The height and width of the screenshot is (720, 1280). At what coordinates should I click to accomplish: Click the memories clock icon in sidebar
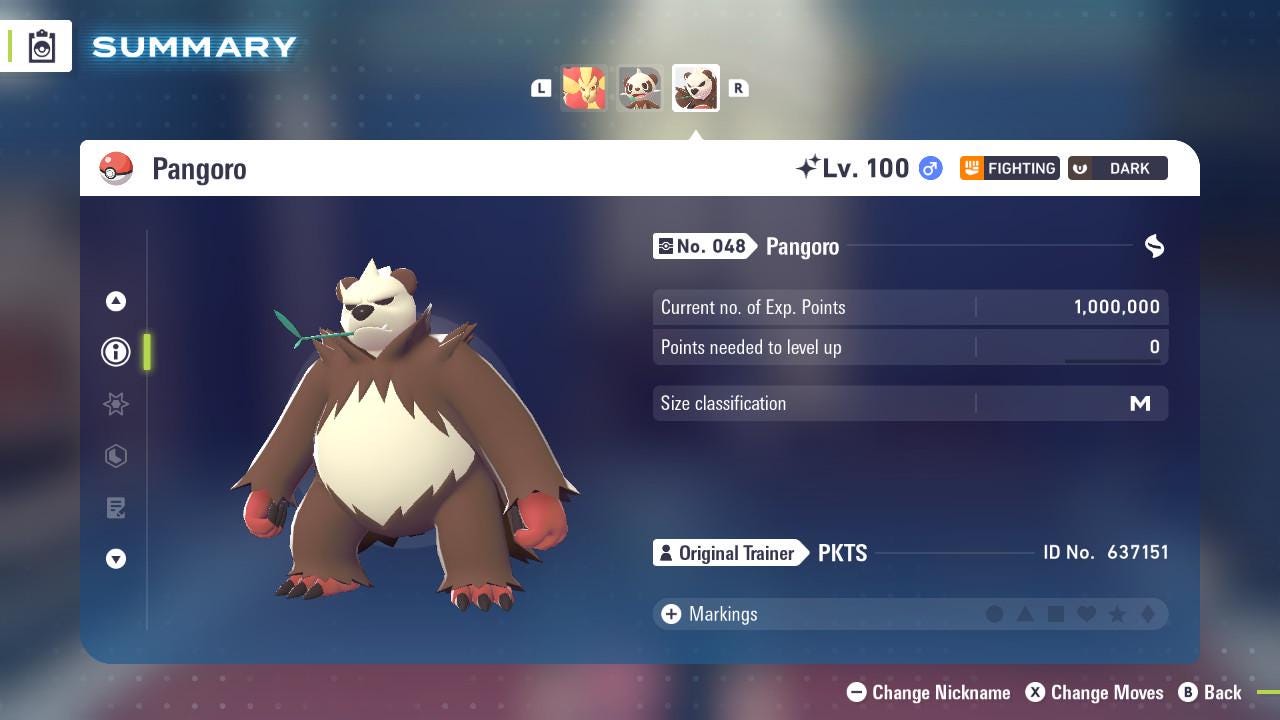pos(116,456)
